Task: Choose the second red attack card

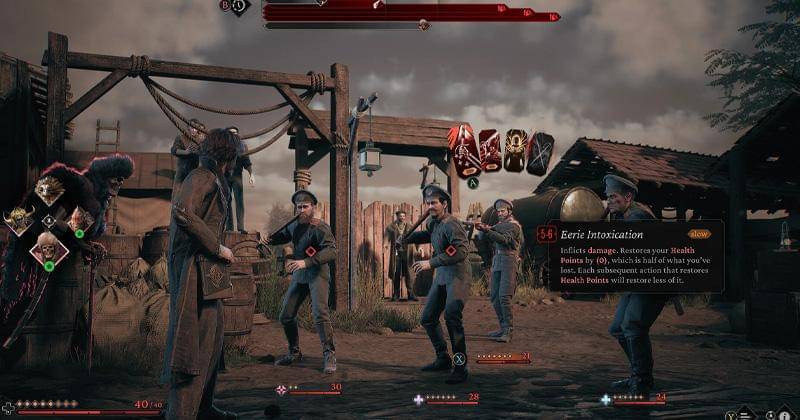Action: [x=490, y=151]
